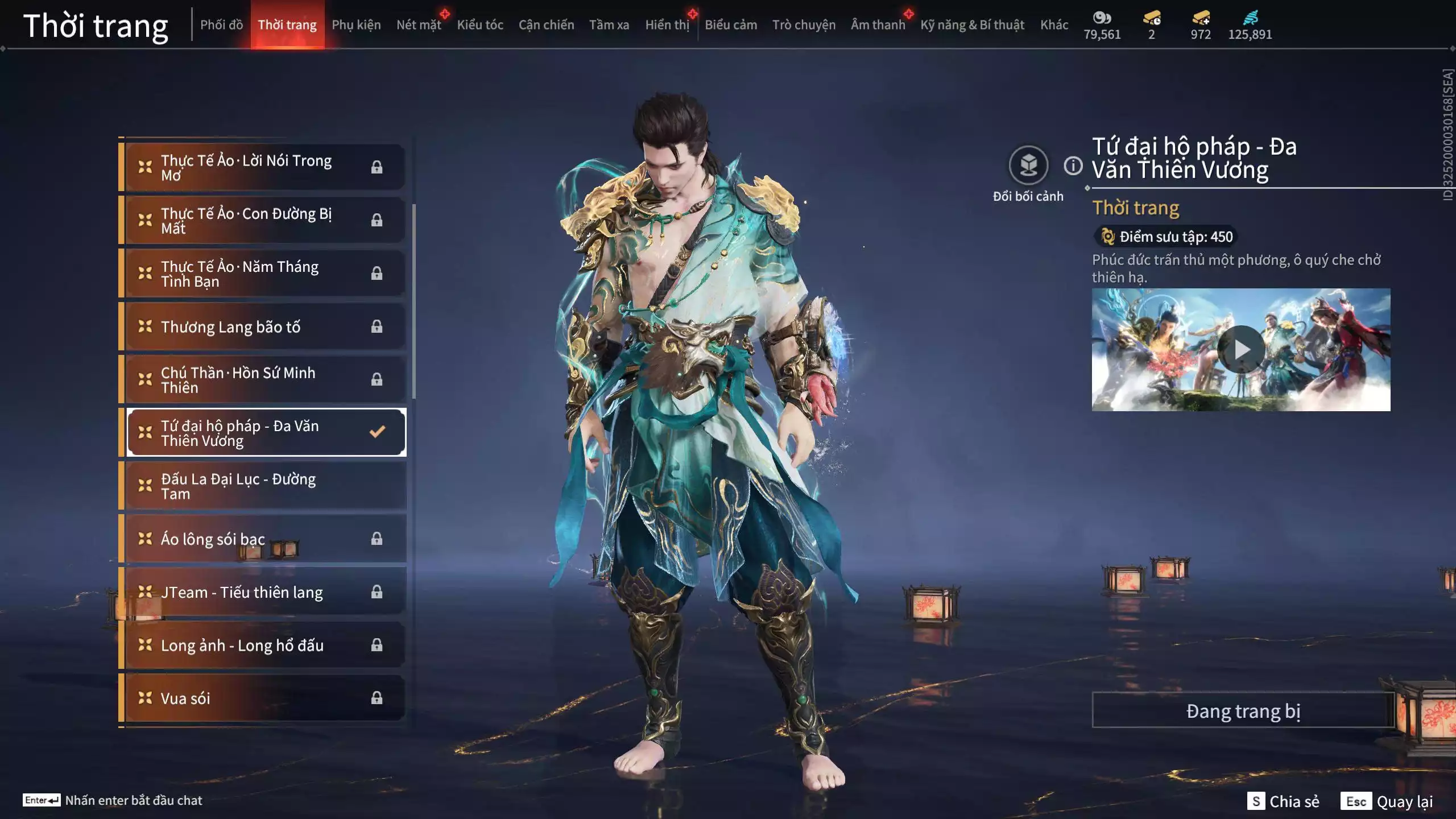Go to the Kiểu tóc tab
The height and width of the screenshot is (819, 1456).
(480, 25)
